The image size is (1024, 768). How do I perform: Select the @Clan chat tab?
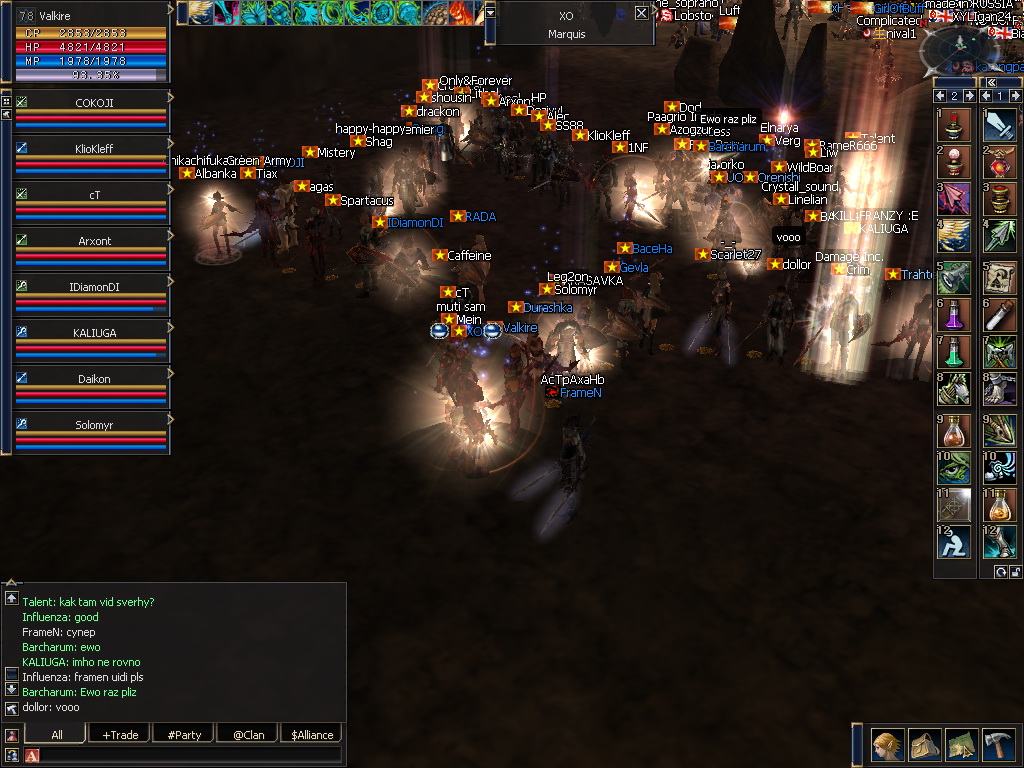248,734
